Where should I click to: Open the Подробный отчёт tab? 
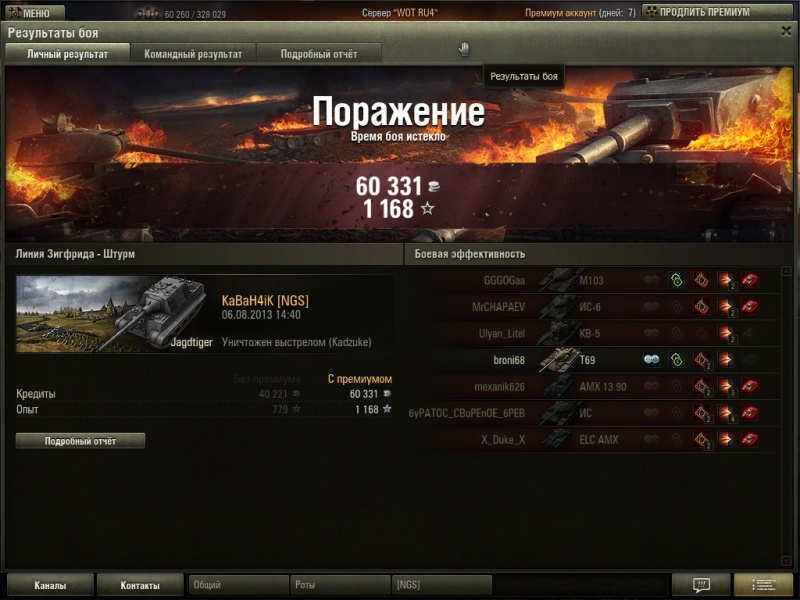316,54
